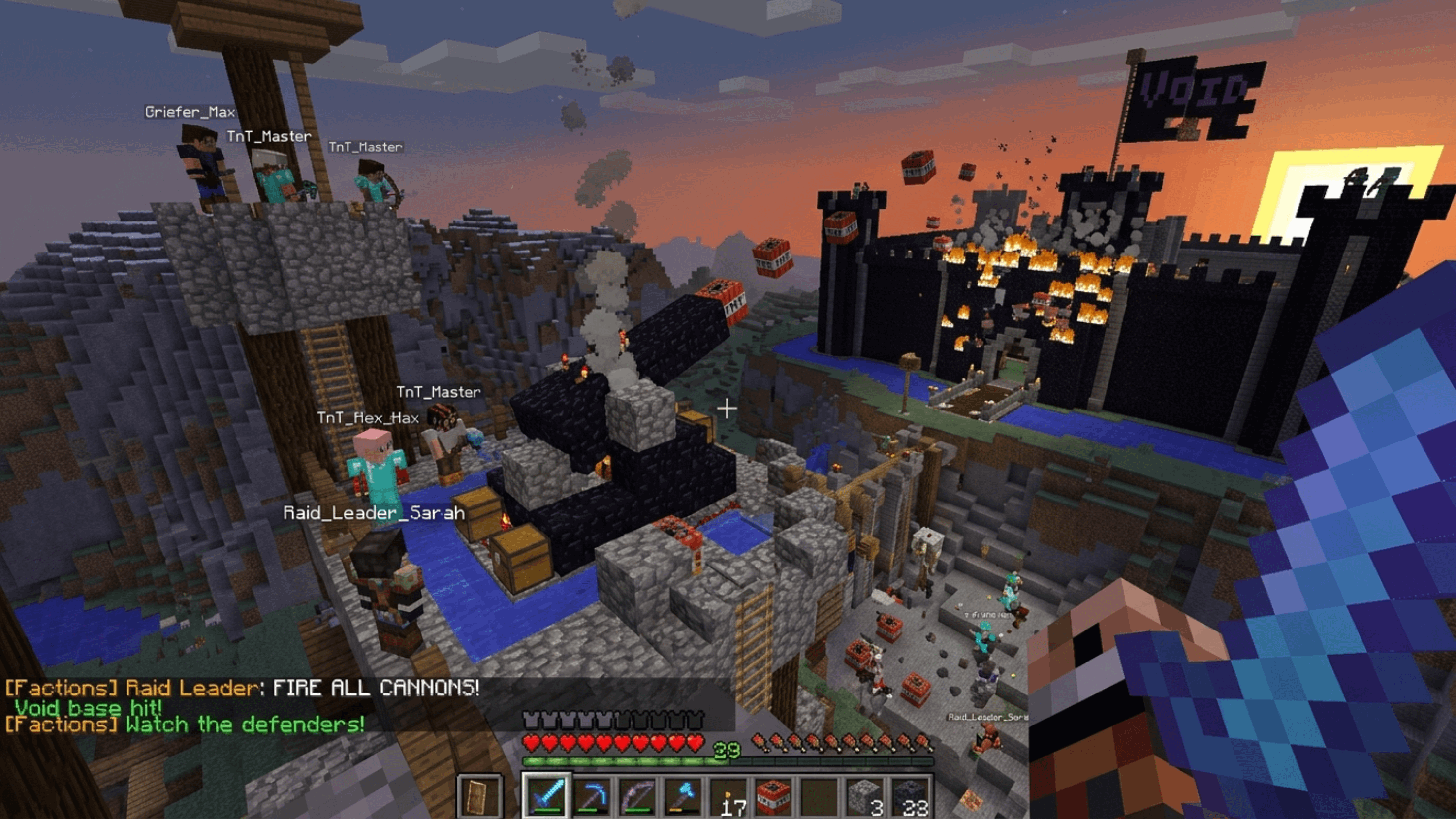This screenshot has width=1456, height=819.
Task: Select the TNT block hotbar slot
Action: click(x=774, y=796)
